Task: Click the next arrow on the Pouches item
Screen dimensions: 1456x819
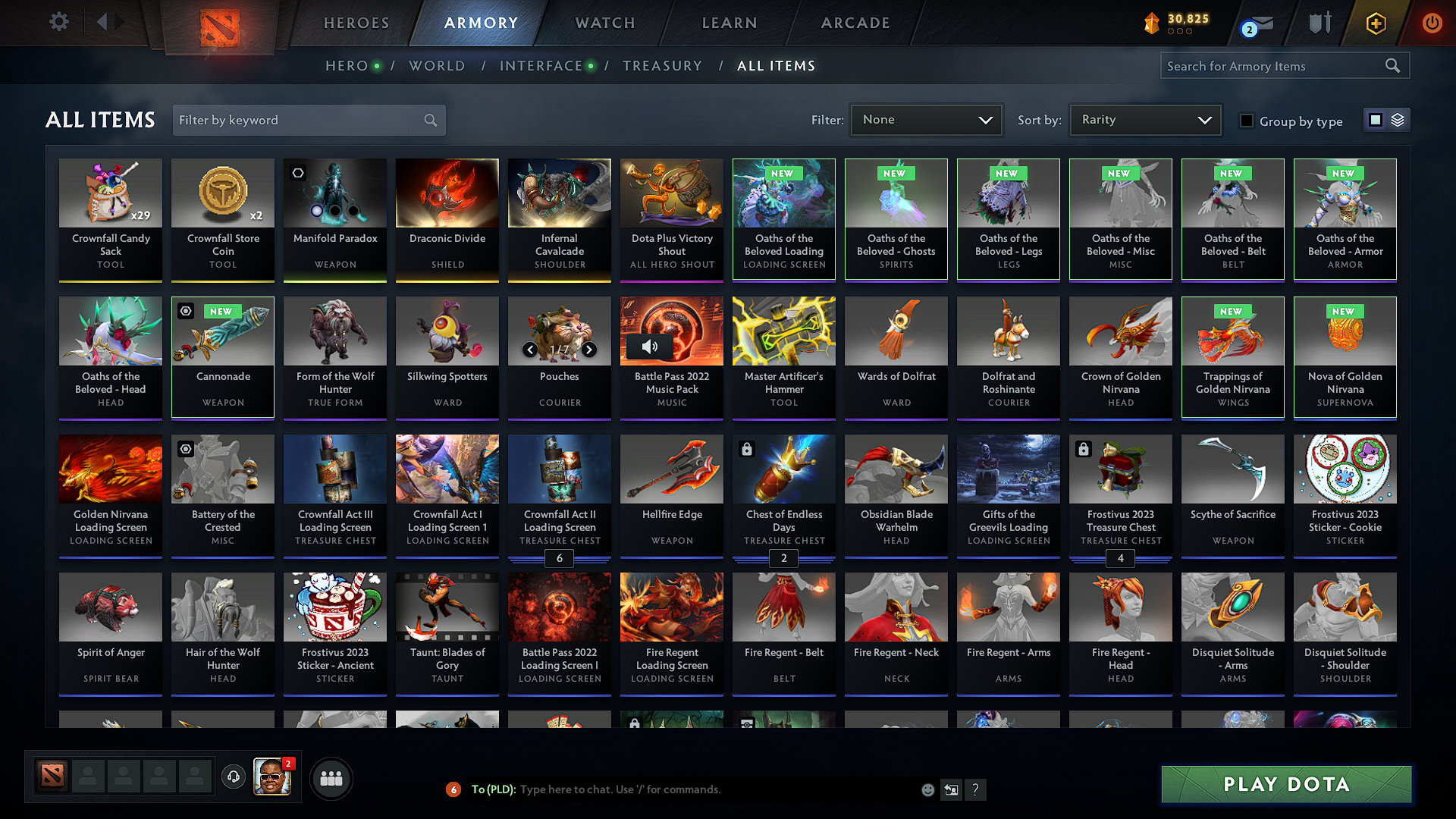Action: click(589, 350)
